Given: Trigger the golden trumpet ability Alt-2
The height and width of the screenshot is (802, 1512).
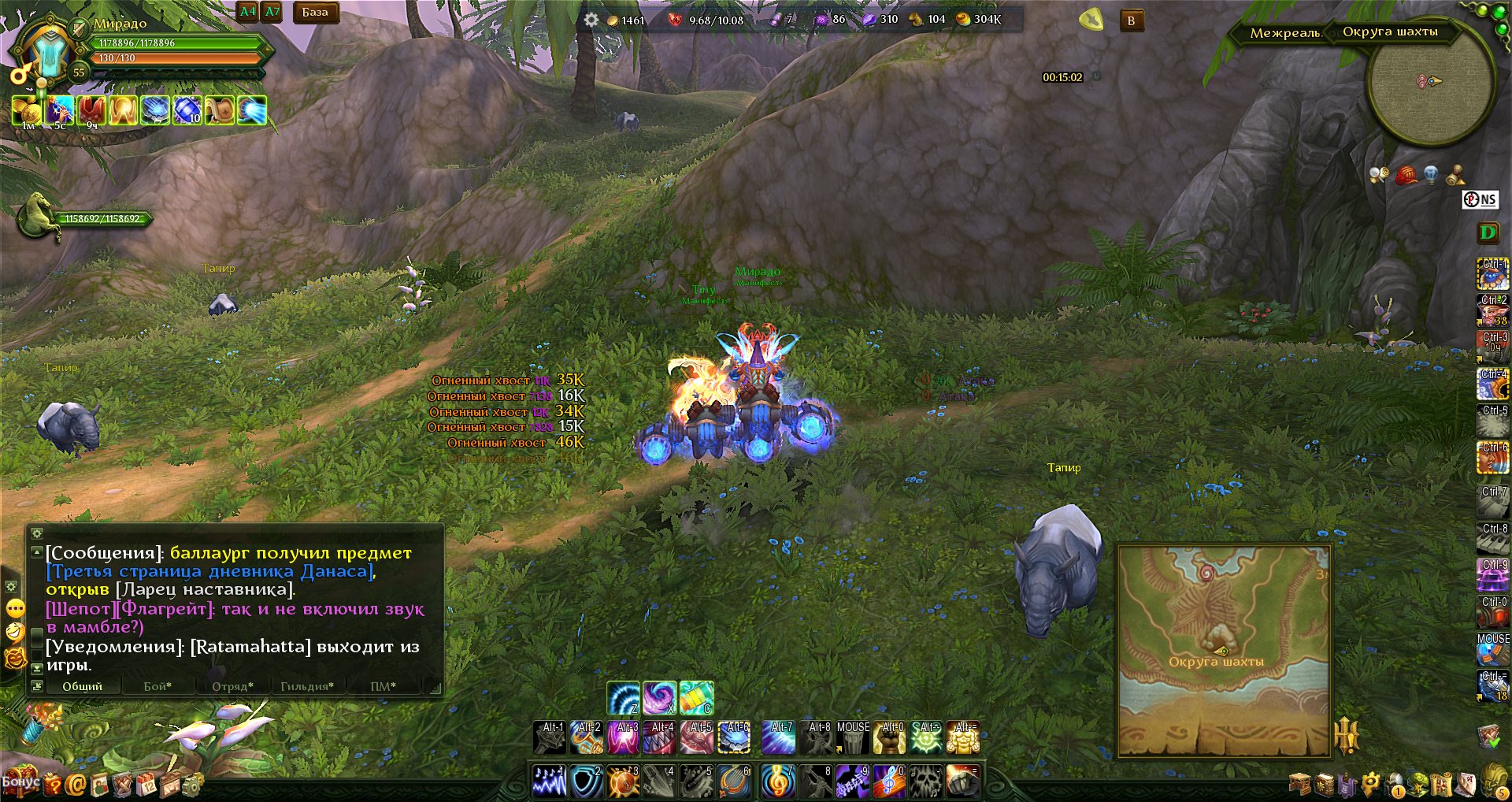Looking at the screenshot, I should (x=587, y=738).
